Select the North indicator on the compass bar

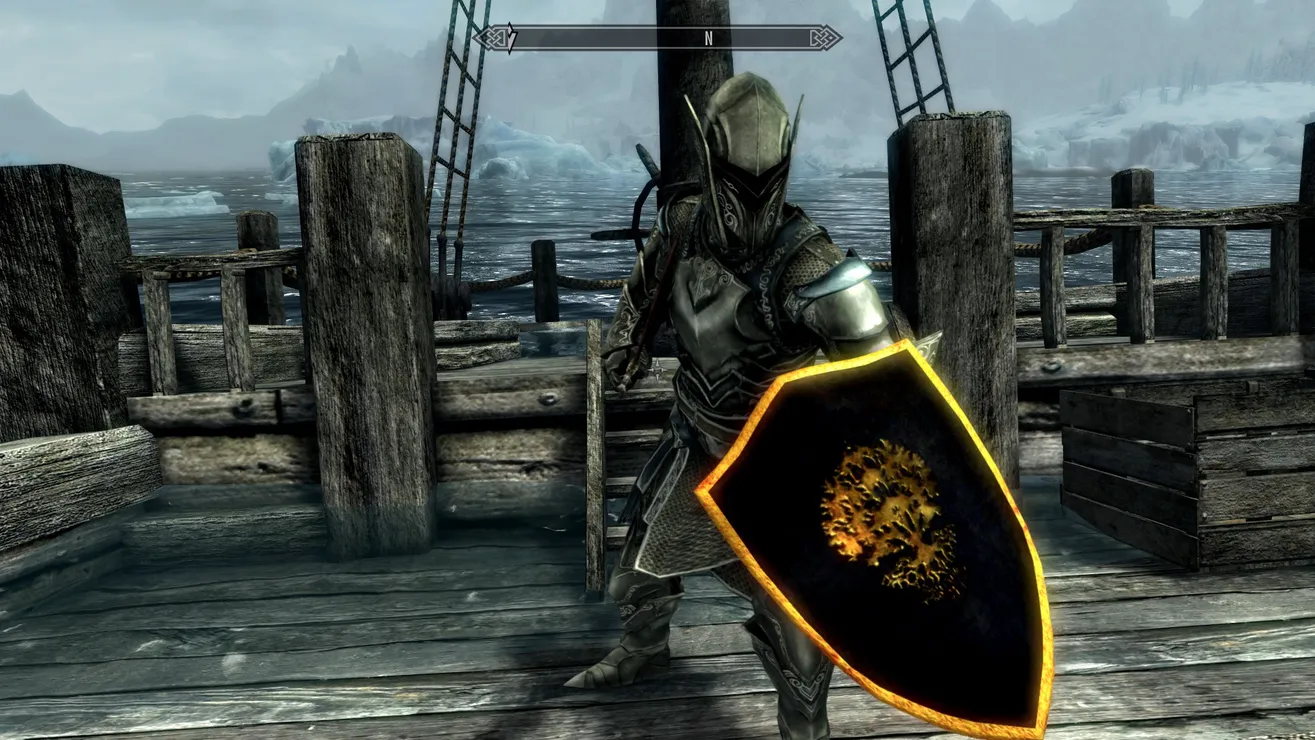(x=708, y=39)
